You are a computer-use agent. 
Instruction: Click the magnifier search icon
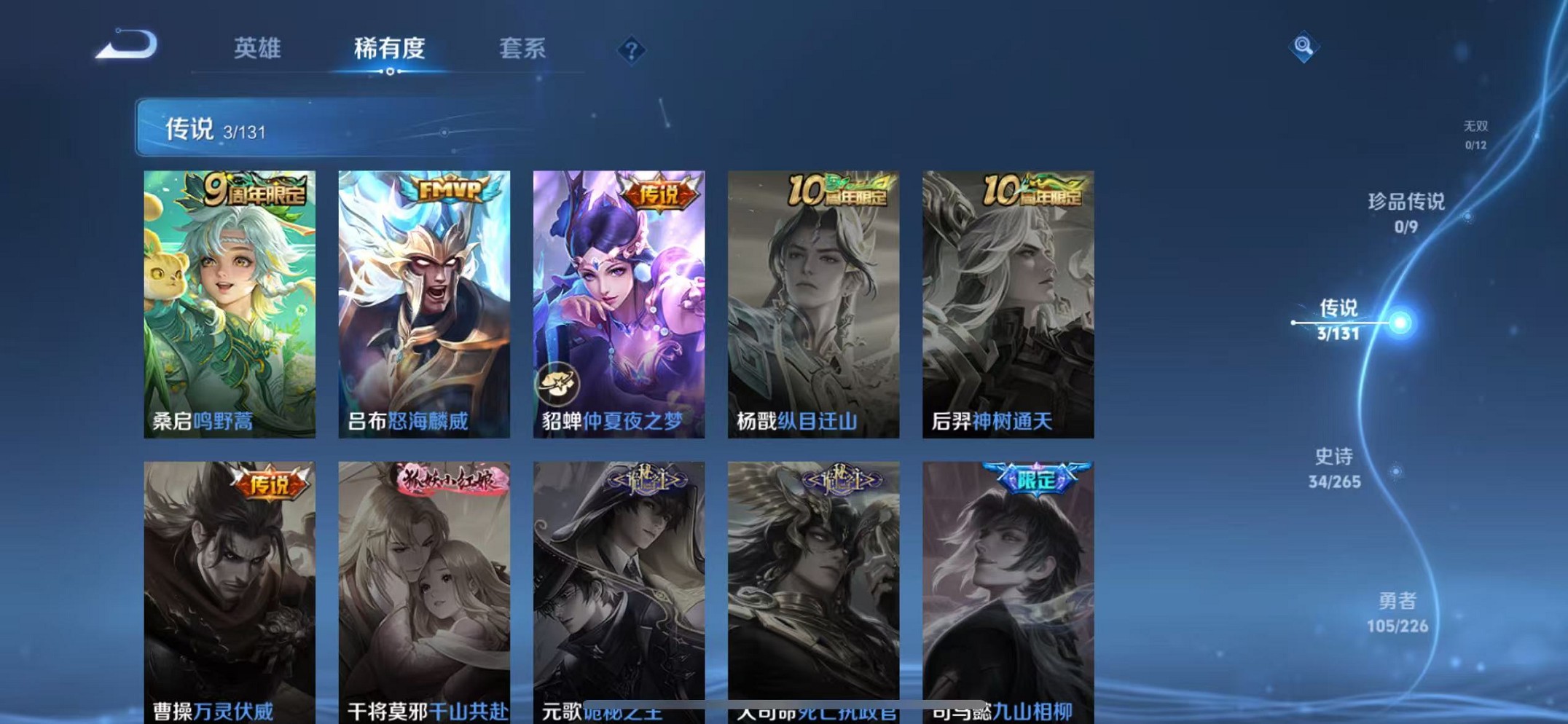(x=1305, y=46)
